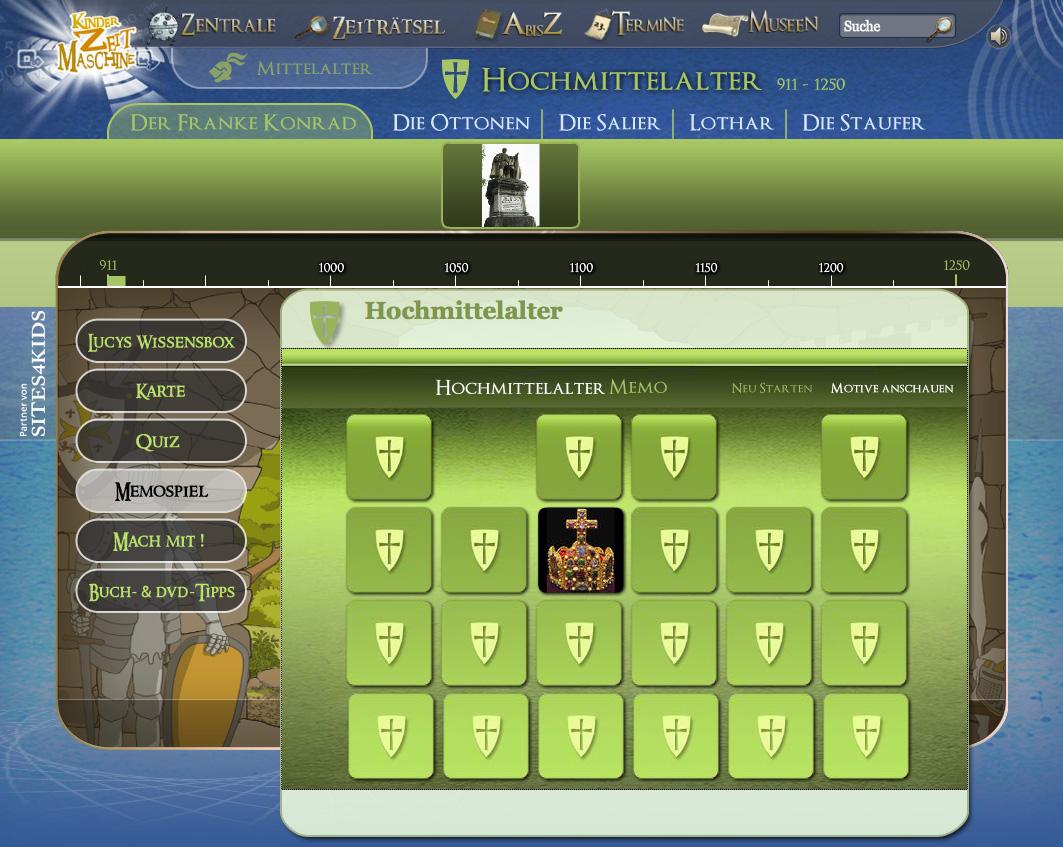Viewport: 1063px width, 847px height.
Task: Open the Zentrale page
Action: point(213,25)
